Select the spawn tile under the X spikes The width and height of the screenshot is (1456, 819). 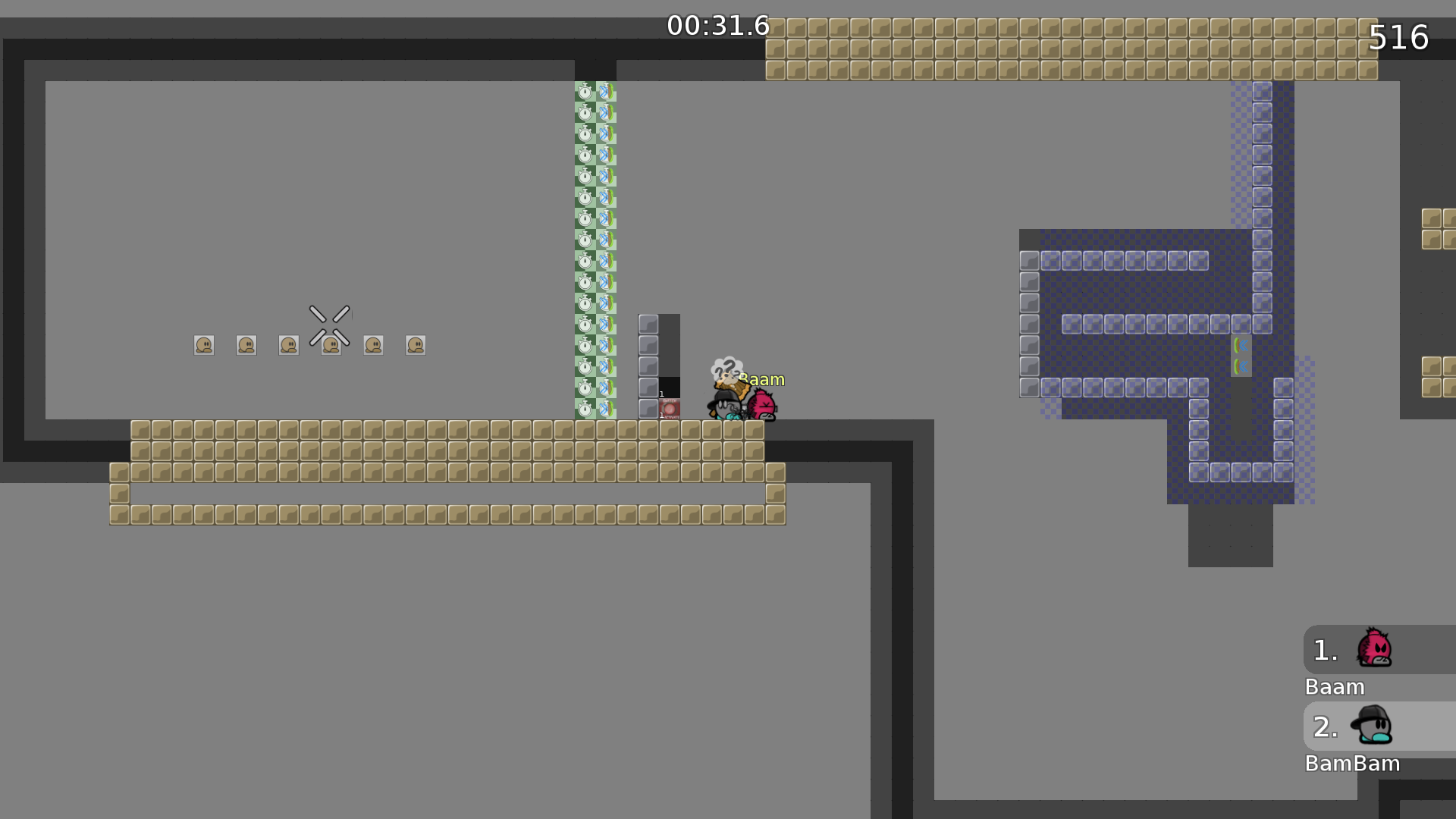[331, 345]
